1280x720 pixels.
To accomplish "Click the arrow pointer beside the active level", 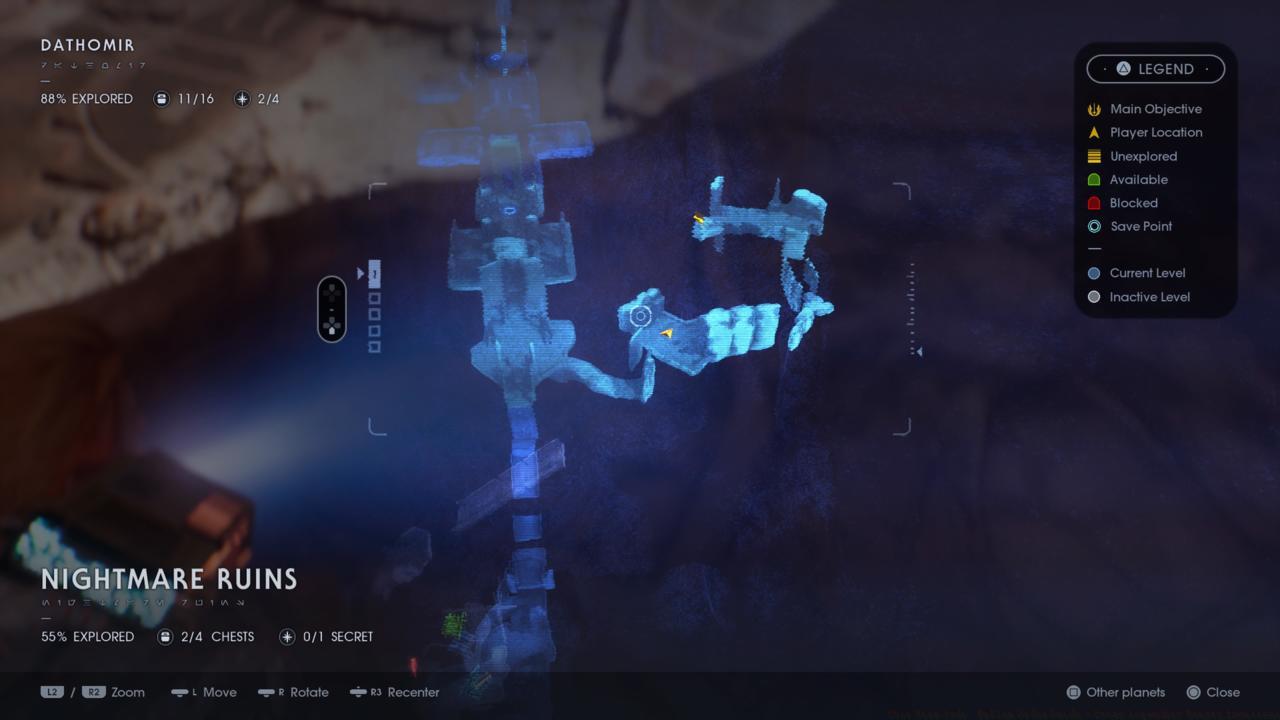I will click(360, 272).
